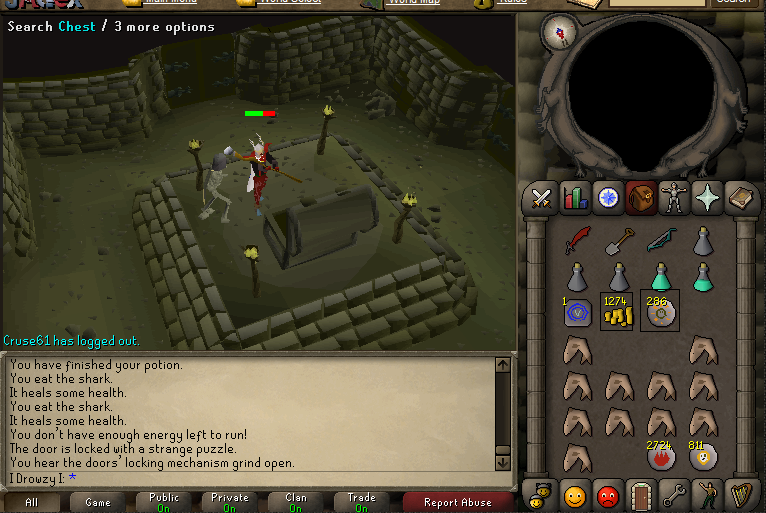Open the Friends List tab
The image size is (766, 513).
[x=575, y=495]
